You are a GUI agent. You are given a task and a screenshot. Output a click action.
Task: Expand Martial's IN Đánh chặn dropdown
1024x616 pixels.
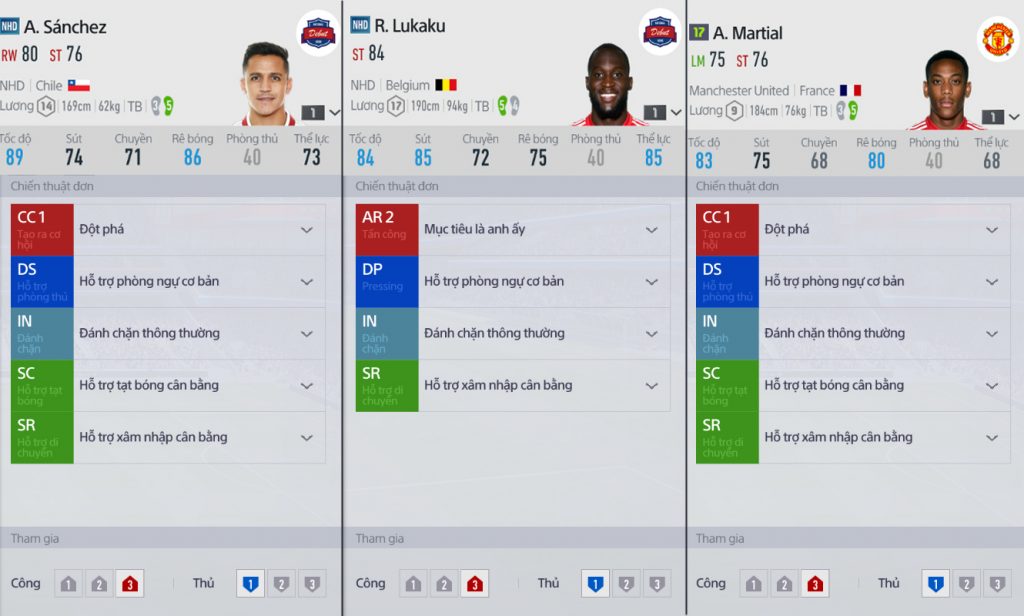pos(991,333)
